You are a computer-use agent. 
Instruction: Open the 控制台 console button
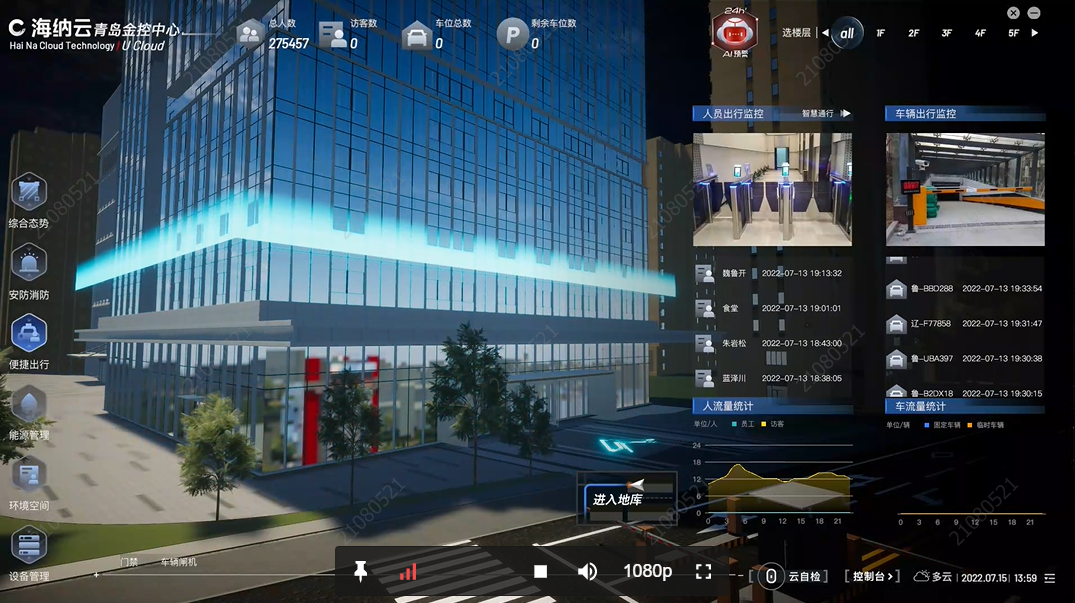872,576
